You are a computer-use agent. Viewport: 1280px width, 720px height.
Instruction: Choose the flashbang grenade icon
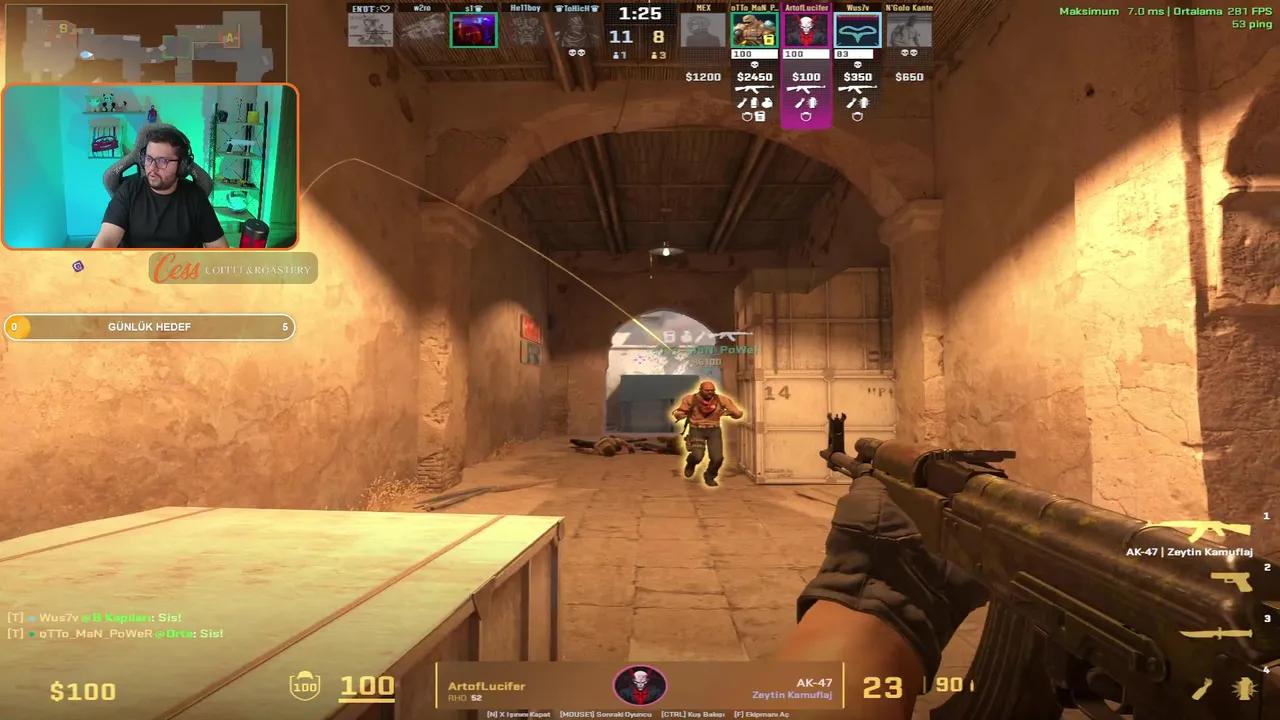pos(1245,688)
